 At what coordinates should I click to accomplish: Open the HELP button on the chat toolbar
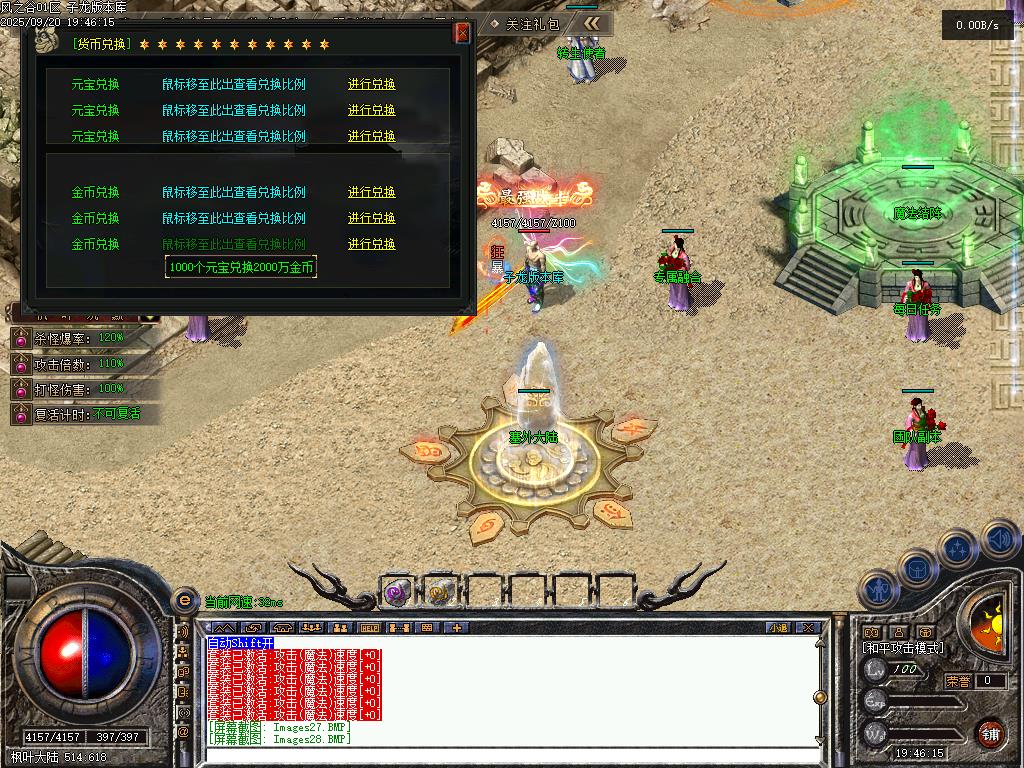tap(370, 628)
